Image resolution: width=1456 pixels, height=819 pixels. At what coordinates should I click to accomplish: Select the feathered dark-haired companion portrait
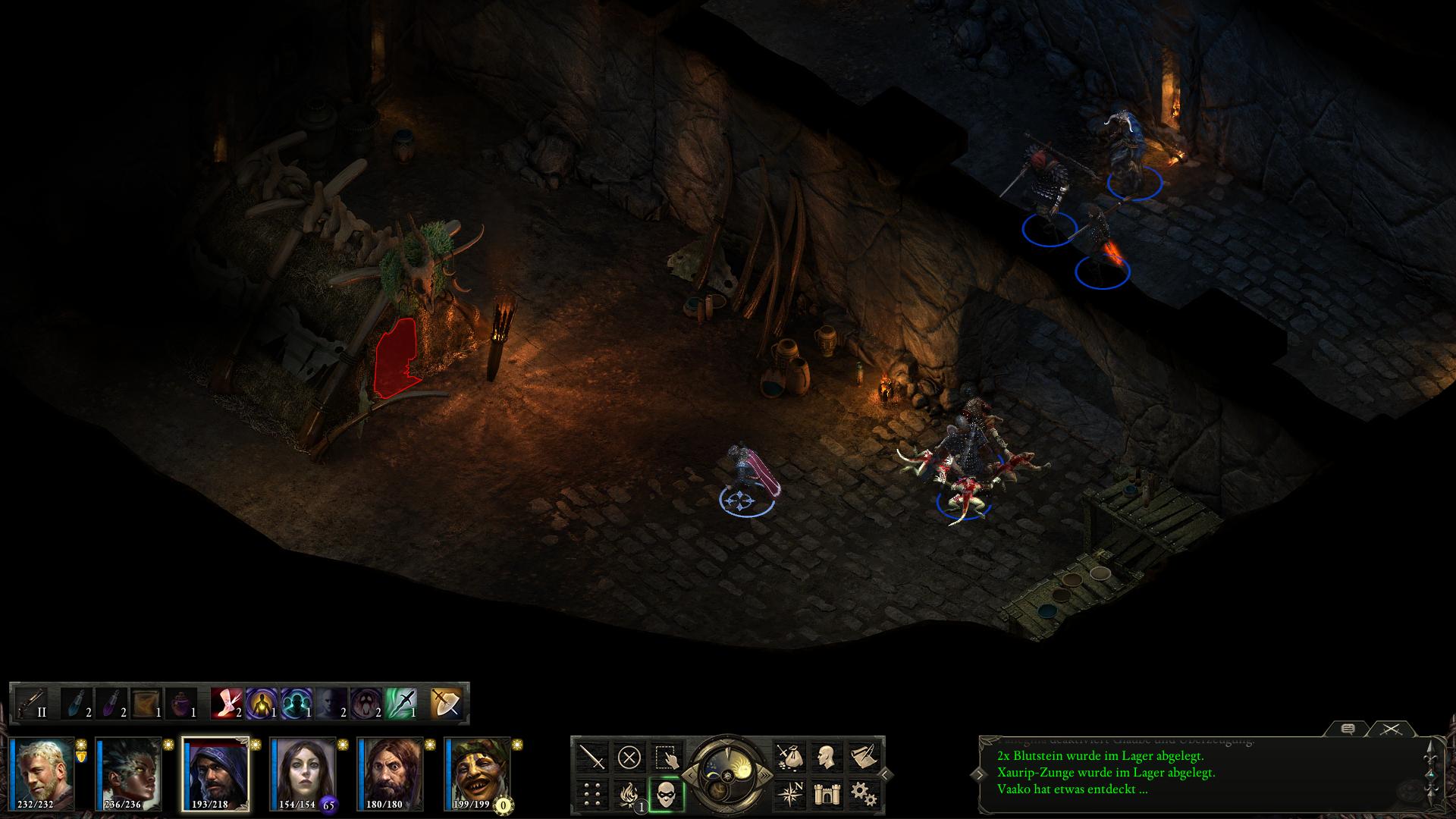[x=130, y=773]
